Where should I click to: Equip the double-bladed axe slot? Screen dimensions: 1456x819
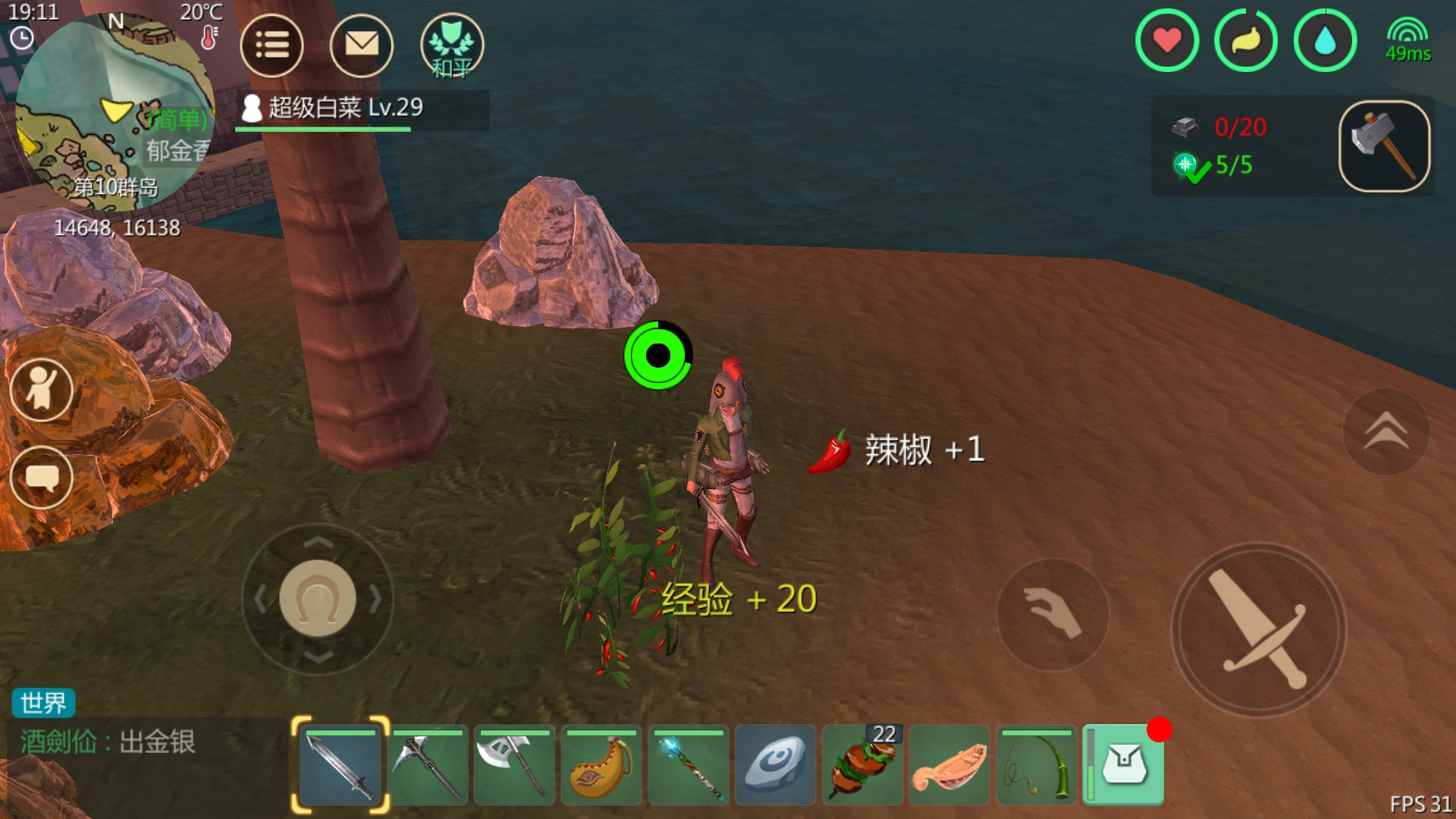pos(515,765)
